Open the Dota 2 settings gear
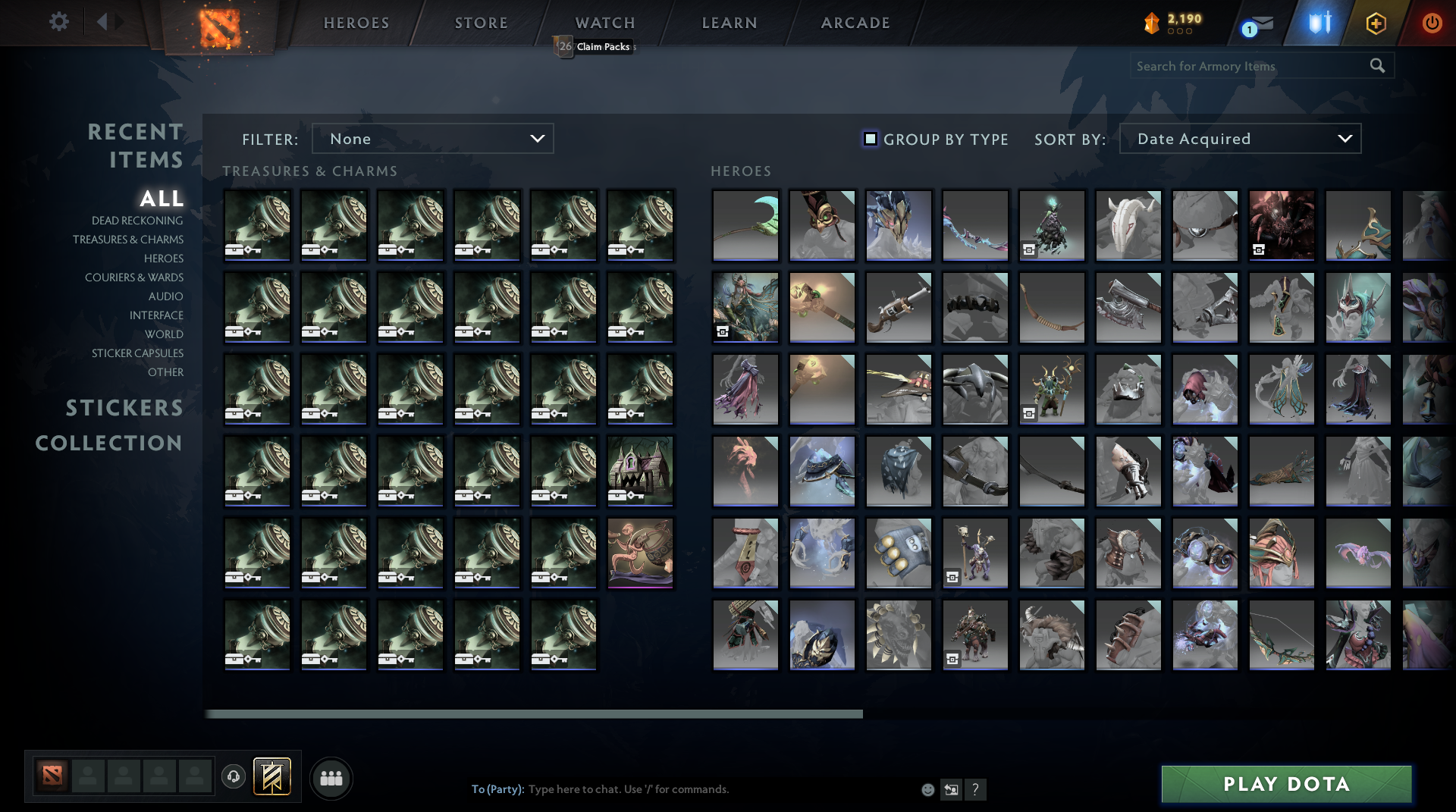1456x812 pixels. 59,22
